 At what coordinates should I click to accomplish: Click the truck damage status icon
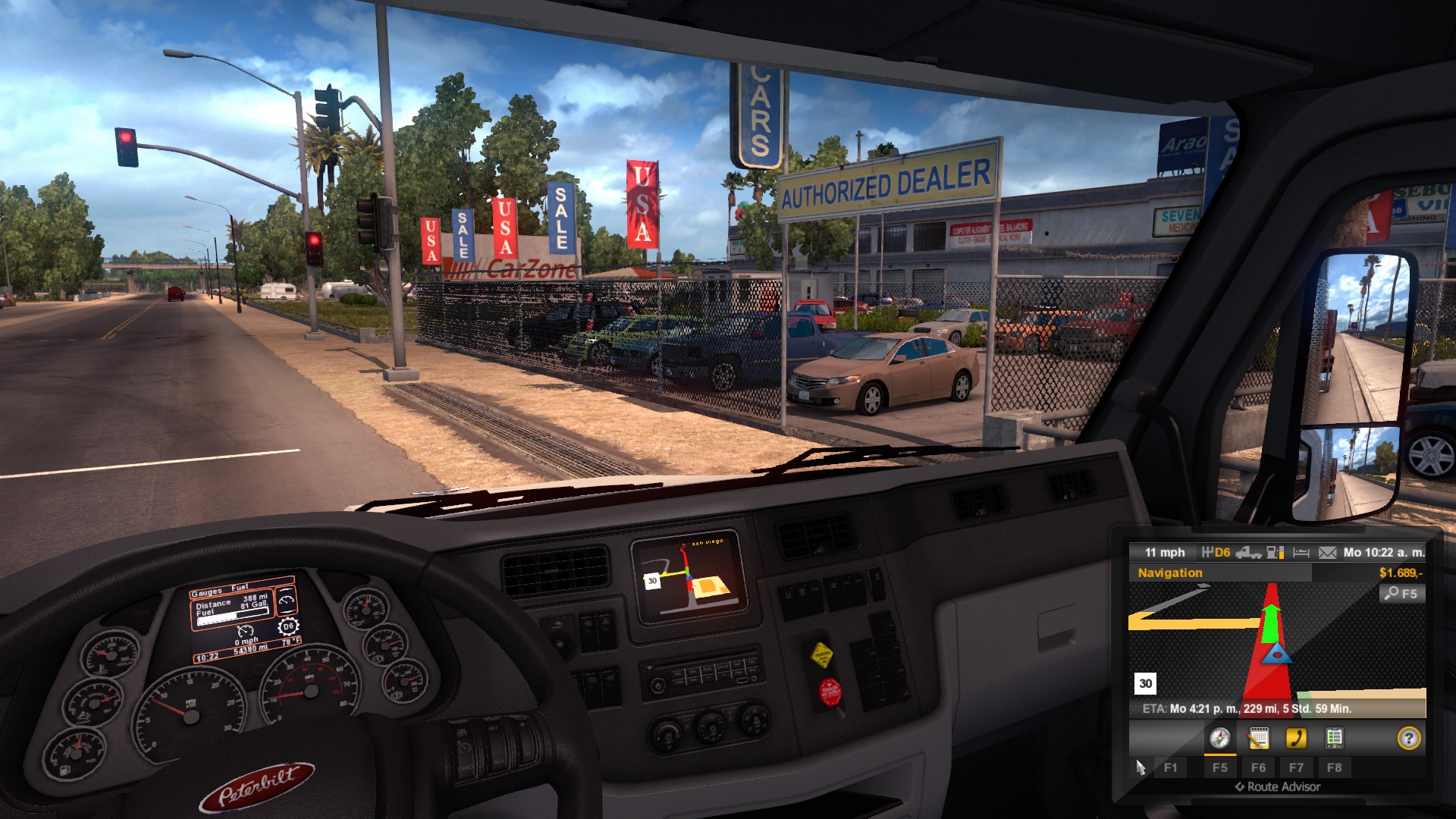[x=1248, y=553]
